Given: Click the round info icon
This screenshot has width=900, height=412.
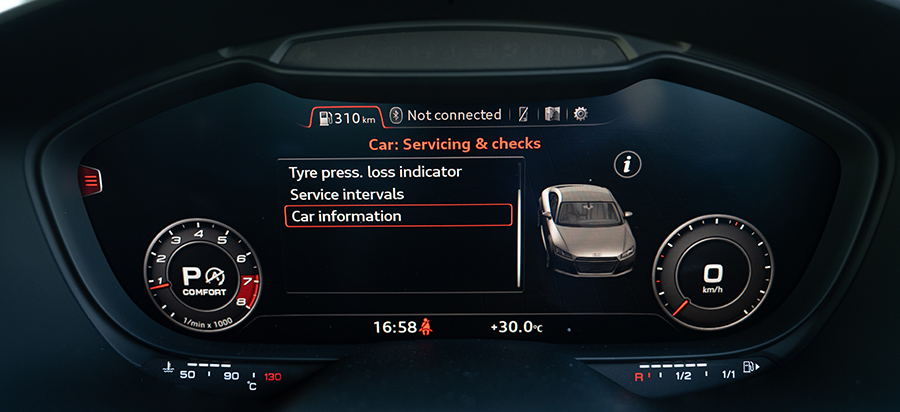Looking at the screenshot, I should [628, 165].
